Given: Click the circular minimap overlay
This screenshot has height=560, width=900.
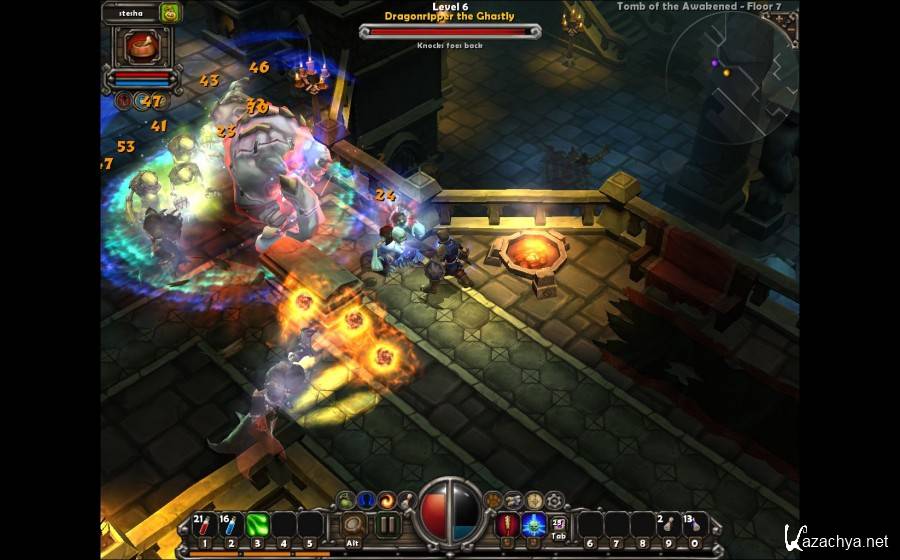Looking at the screenshot, I should 733,77.
